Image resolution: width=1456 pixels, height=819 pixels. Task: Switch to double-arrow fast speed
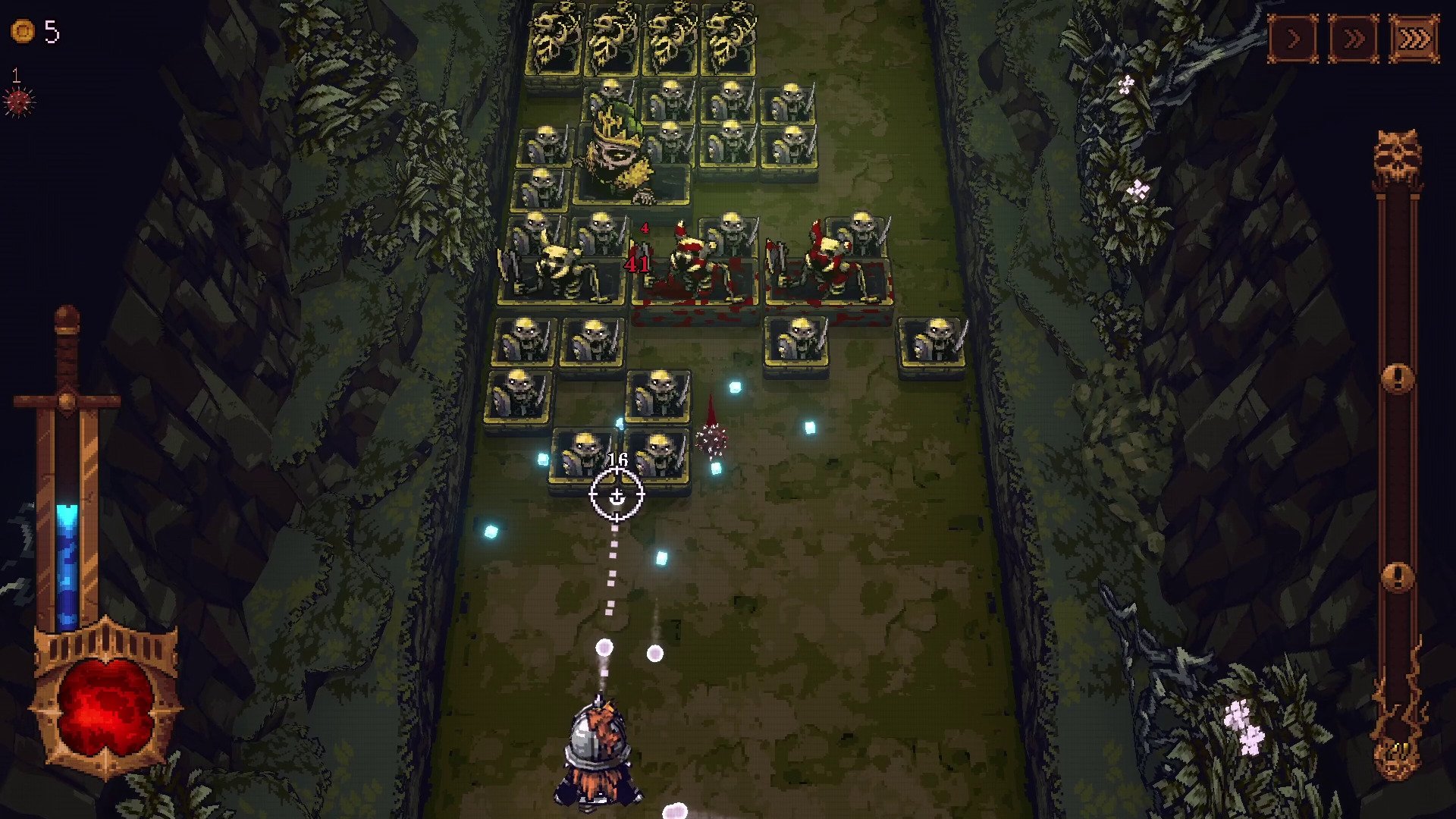tap(1354, 39)
